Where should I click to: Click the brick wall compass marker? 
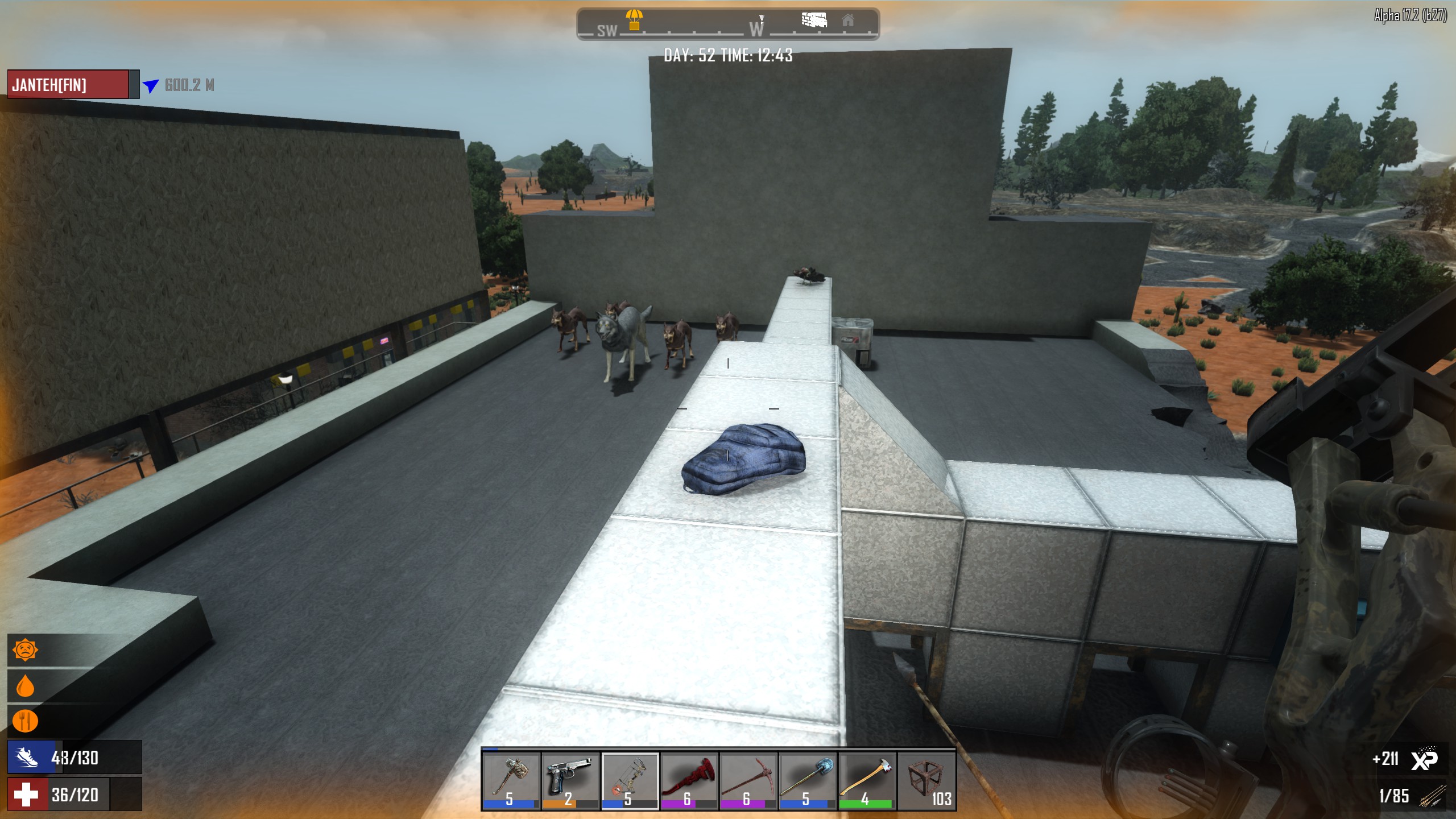point(814,20)
